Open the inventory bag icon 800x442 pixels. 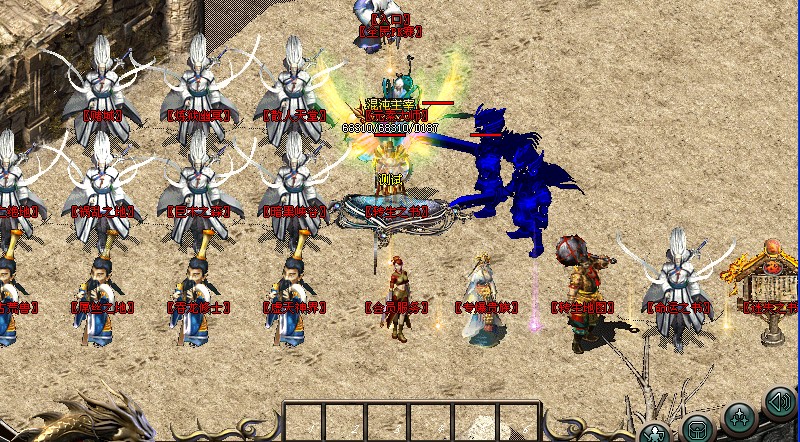click(697, 430)
